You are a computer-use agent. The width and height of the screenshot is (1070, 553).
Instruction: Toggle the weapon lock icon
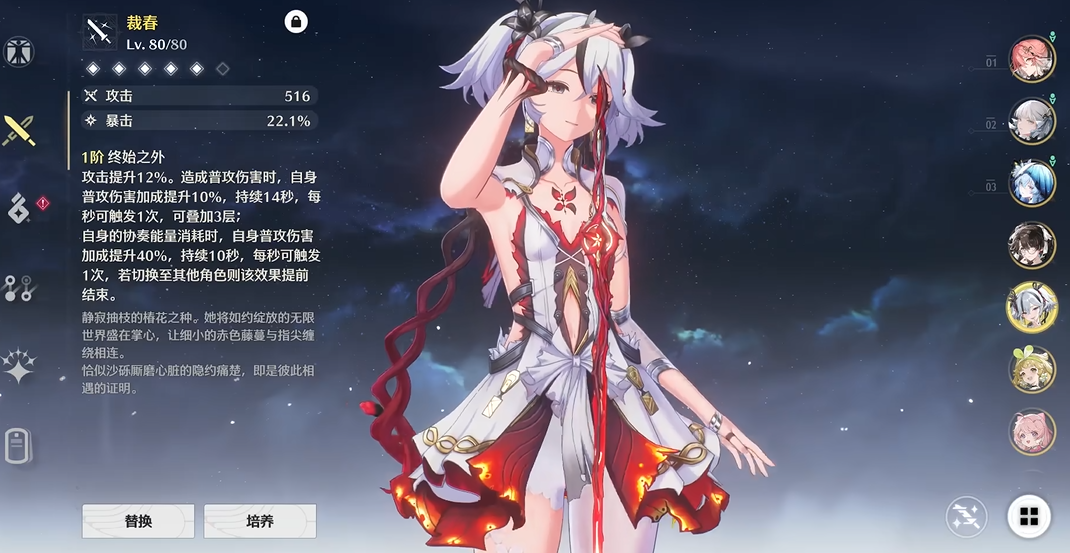pyautogui.click(x=296, y=22)
